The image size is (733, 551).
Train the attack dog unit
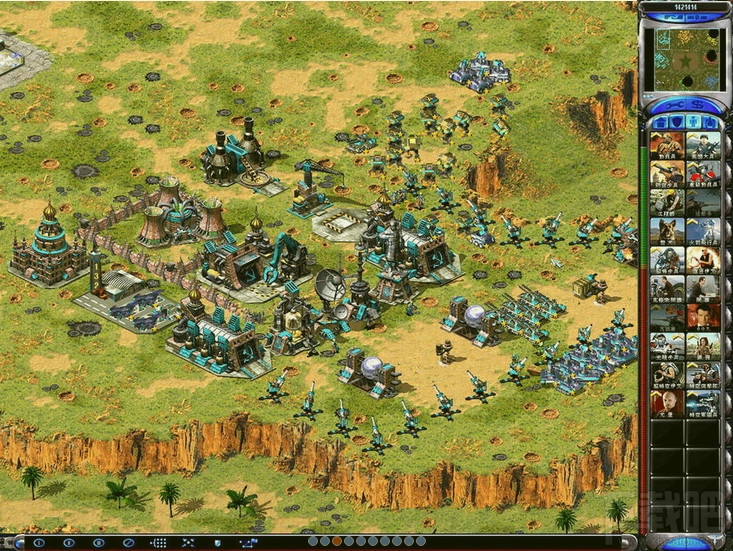[x=667, y=232]
